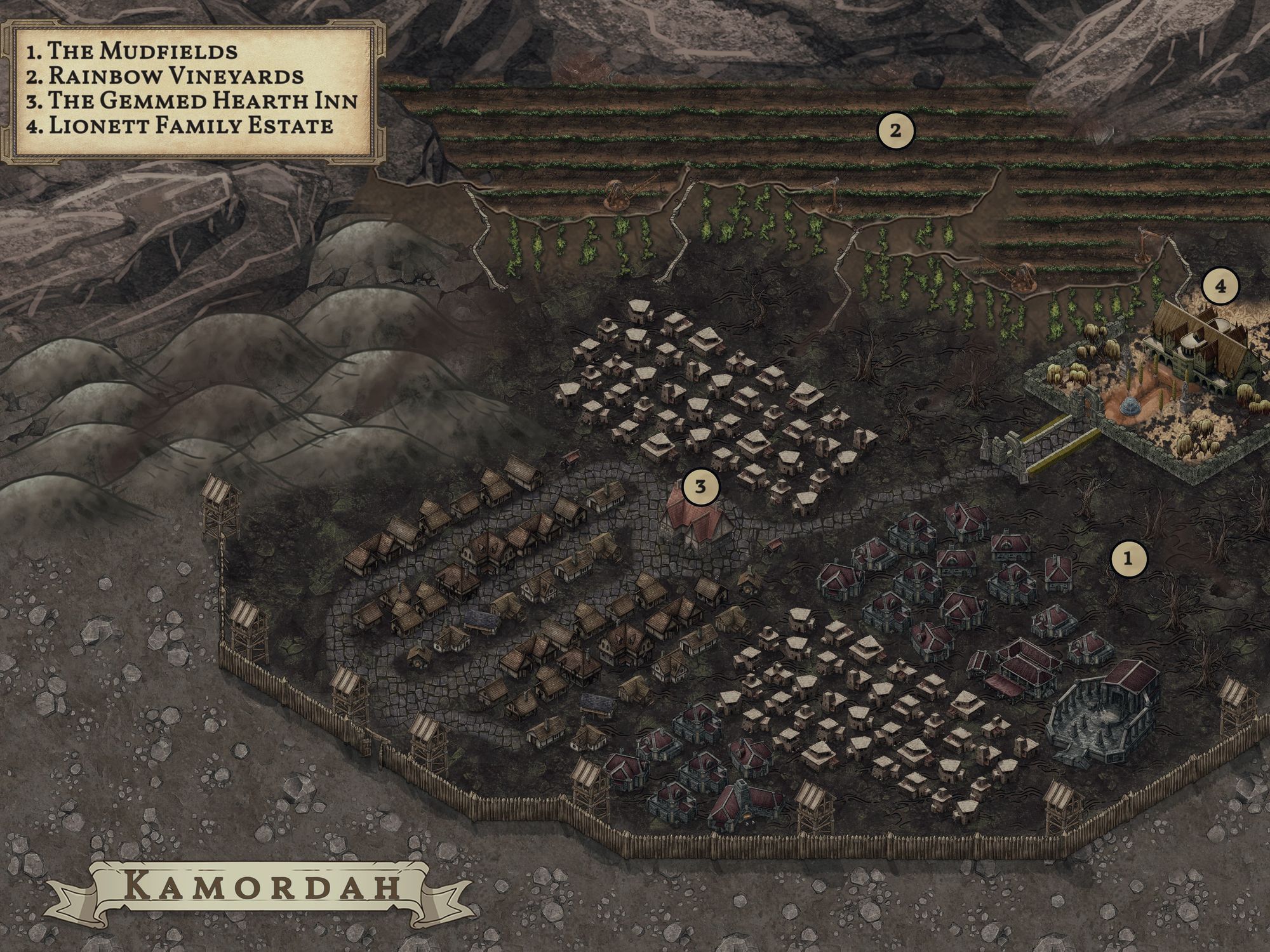Choose Rainbow Vineyards in the legend

[x=165, y=76]
